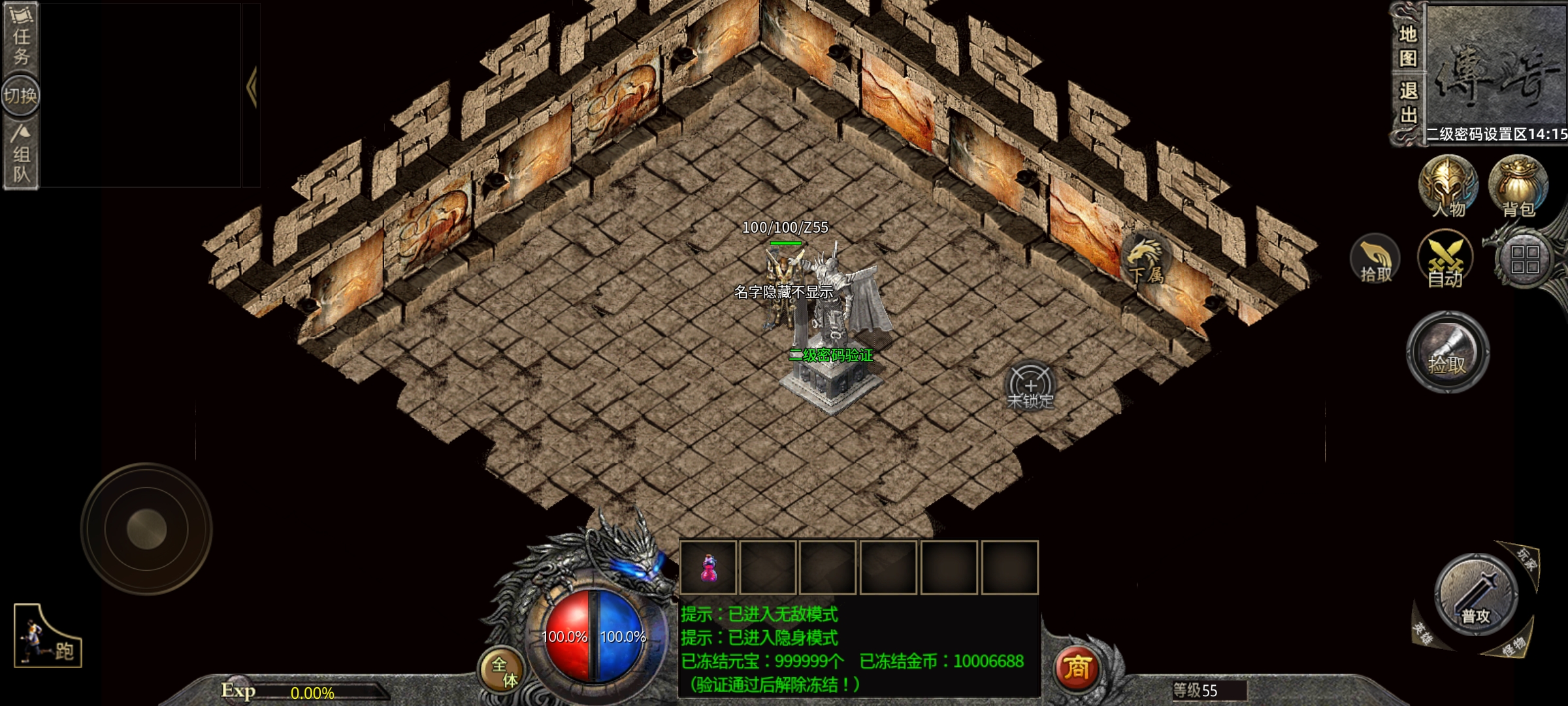This screenshot has width=1568, height=706.
Task: Open the 人物 character sheet
Action: tap(1448, 186)
